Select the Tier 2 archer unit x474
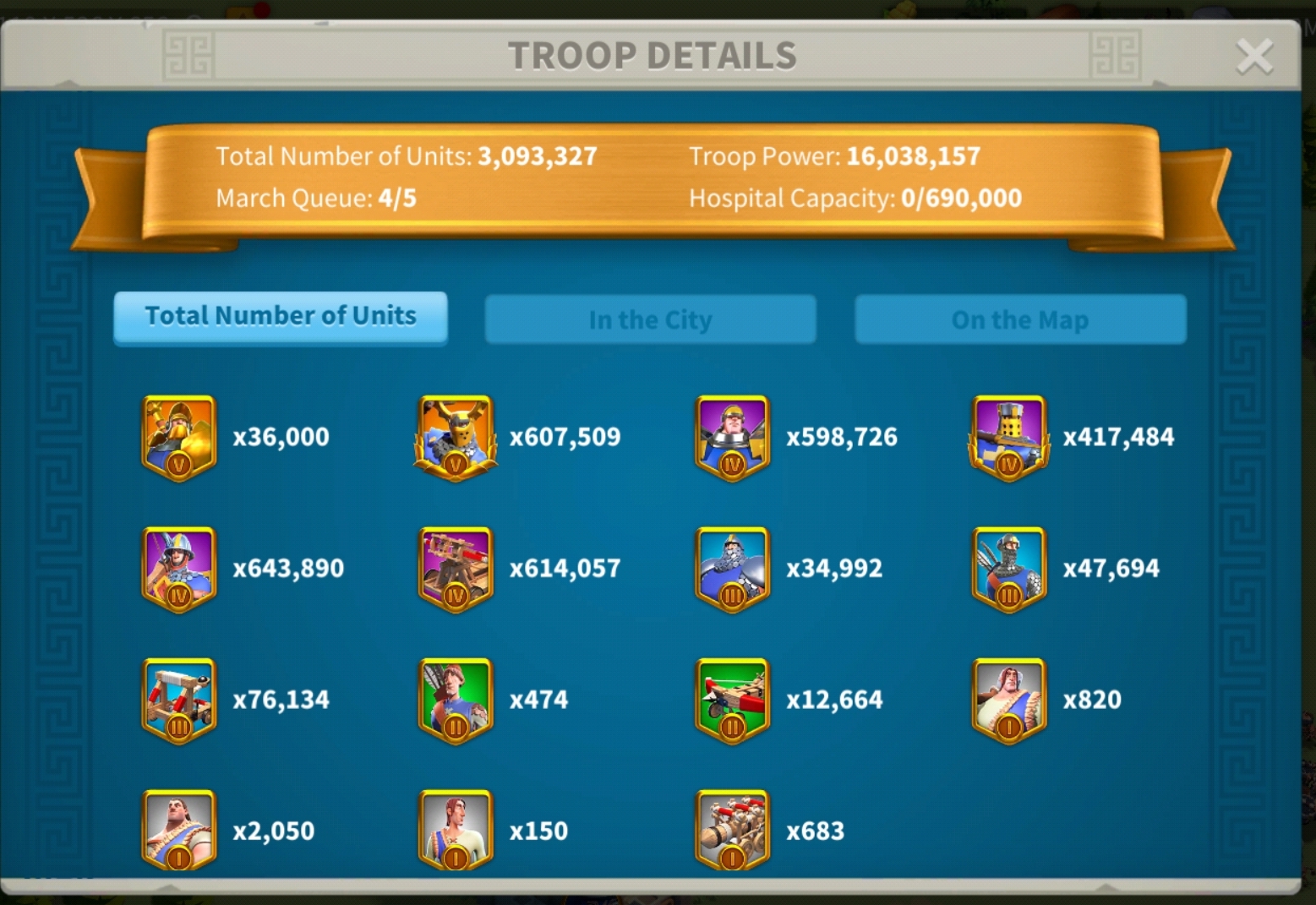The width and height of the screenshot is (1316, 905). [455, 699]
